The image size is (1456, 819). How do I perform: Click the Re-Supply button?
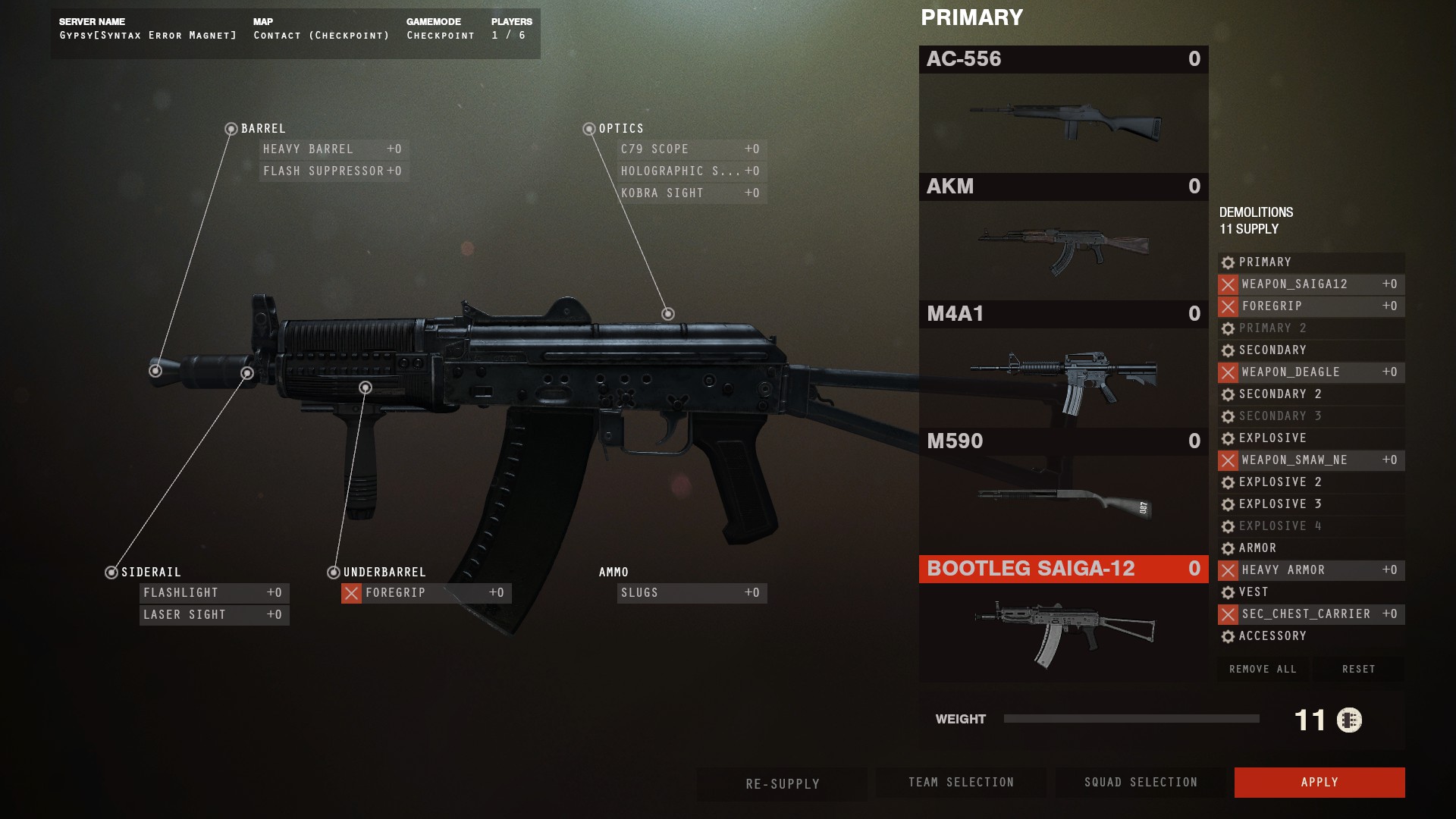coord(782,783)
